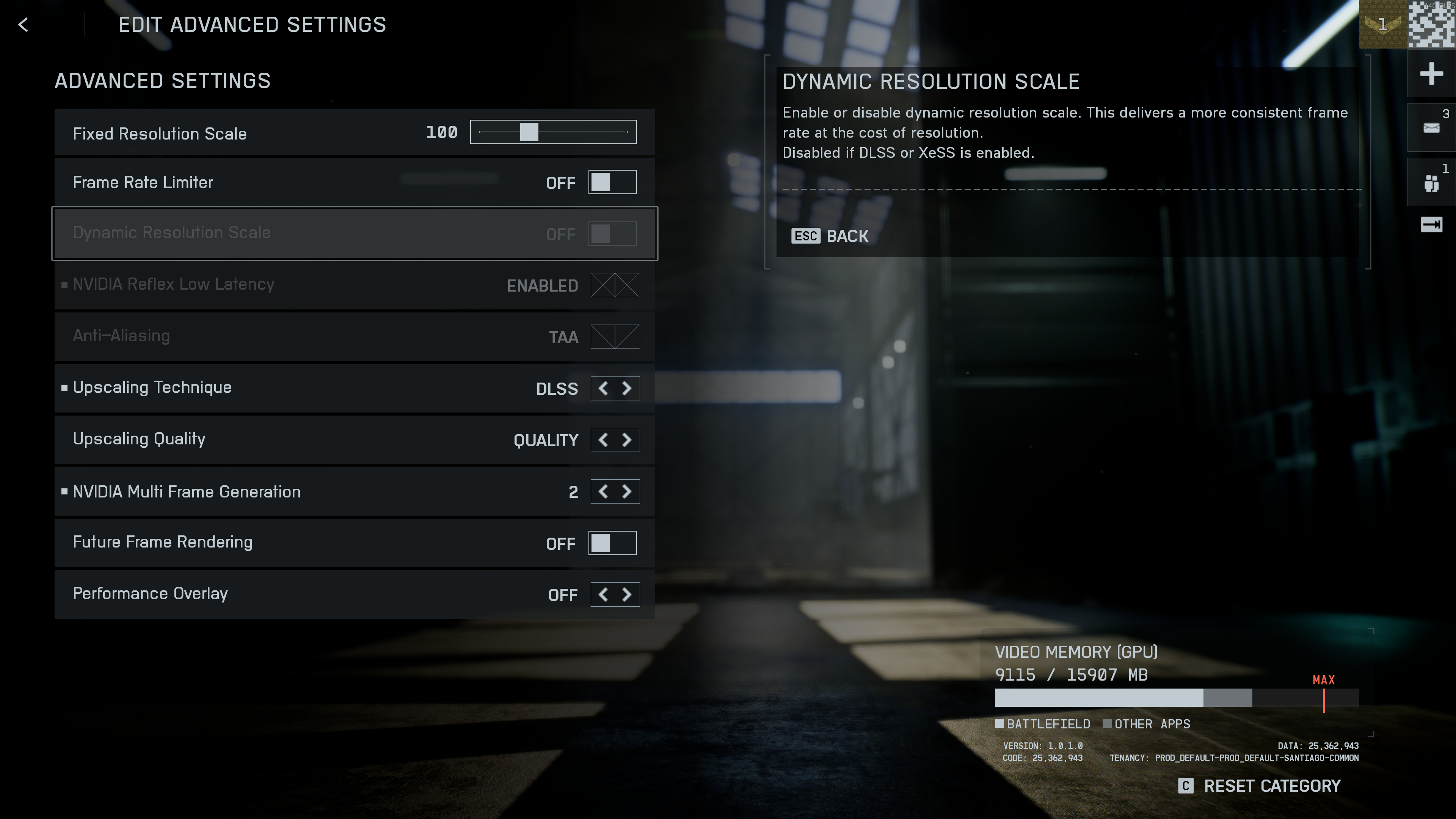Toggle Dynamic Resolution Scale
Screen dimensions: 1456x819
click(x=613, y=233)
